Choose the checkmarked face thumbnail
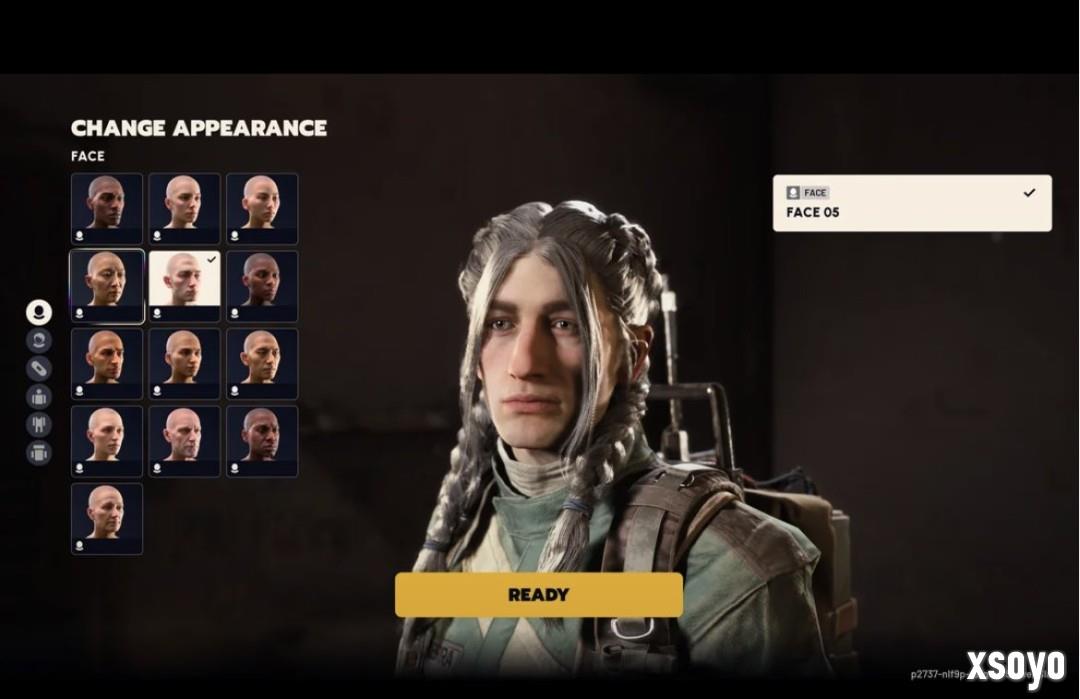The width and height of the screenshot is (1080, 699). [x=184, y=286]
